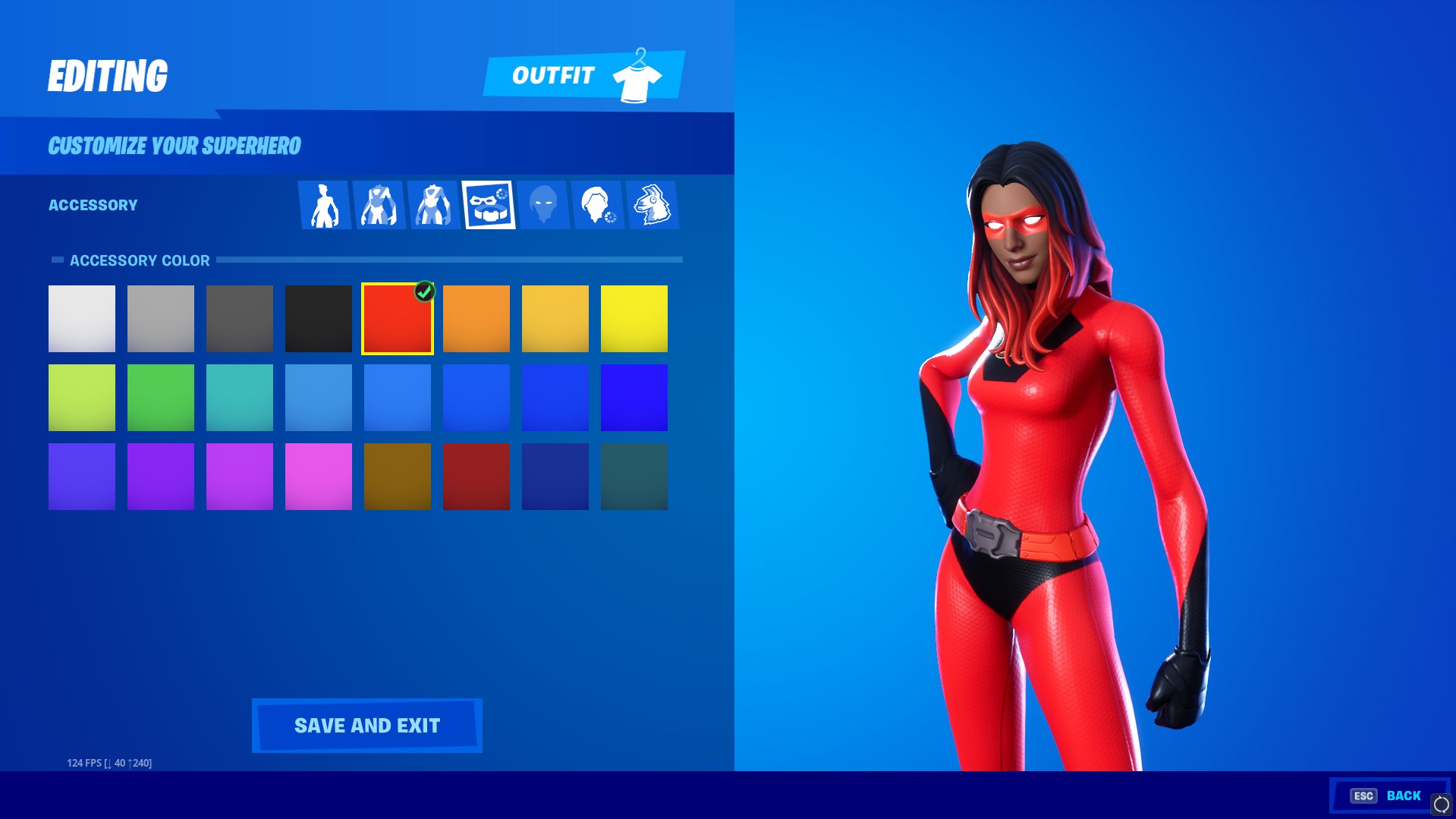The image size is (1456, 819).
Task: Click the superhero character preview model
Action: pyautogui.click(x=1047, y=455)
